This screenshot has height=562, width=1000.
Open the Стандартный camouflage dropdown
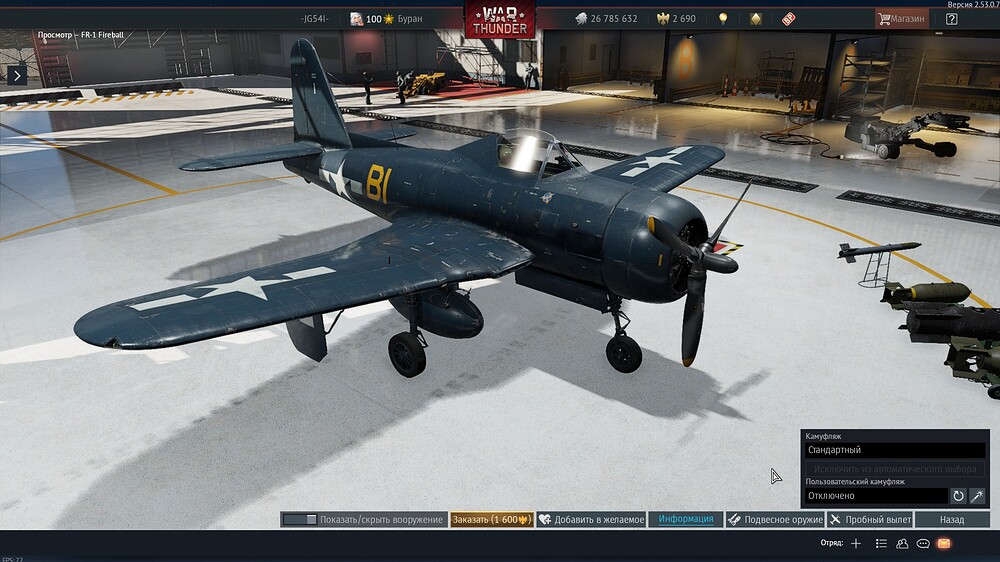(895, 450)
